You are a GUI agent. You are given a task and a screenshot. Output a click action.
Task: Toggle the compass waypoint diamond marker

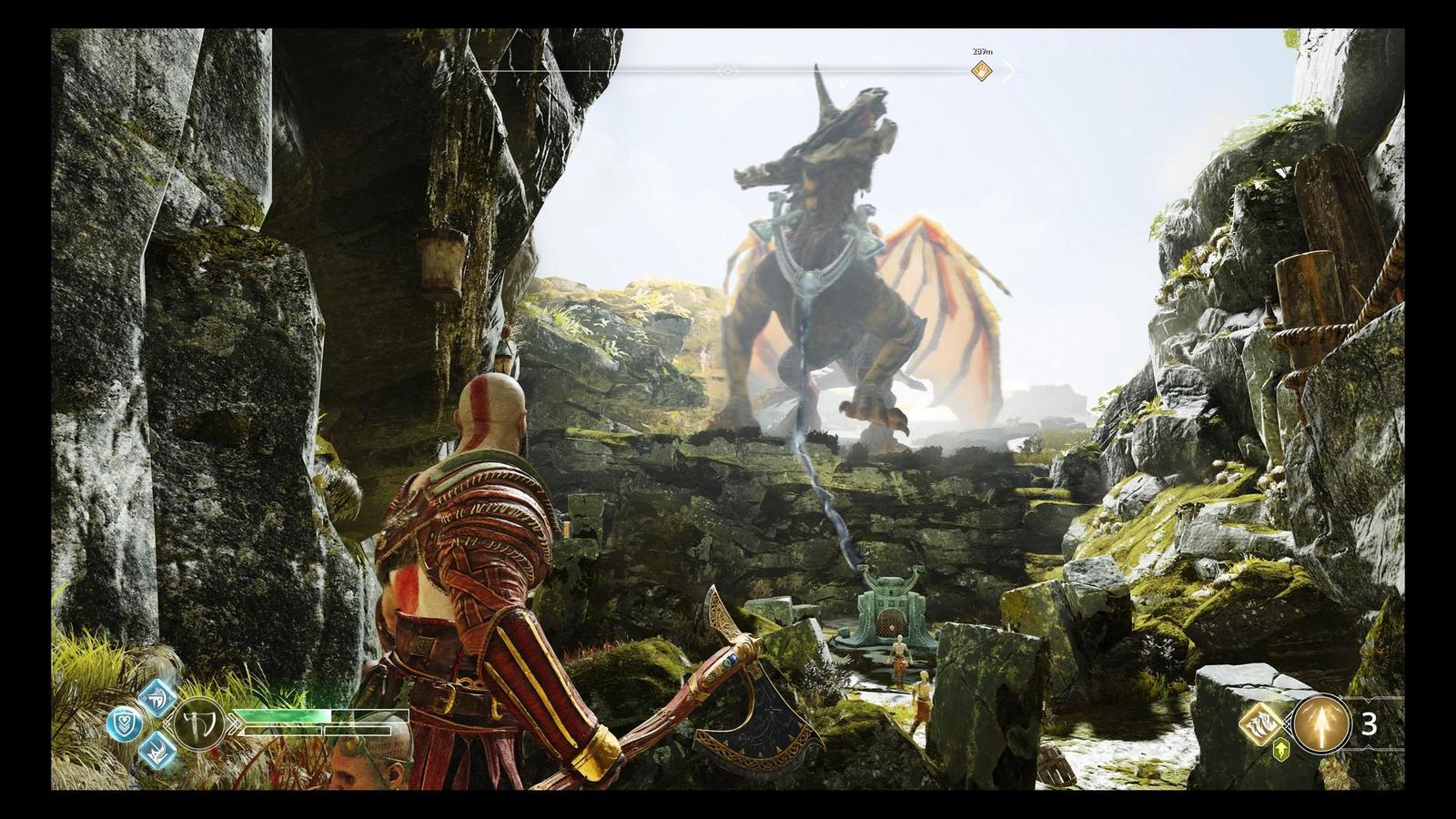pos(728,71)
